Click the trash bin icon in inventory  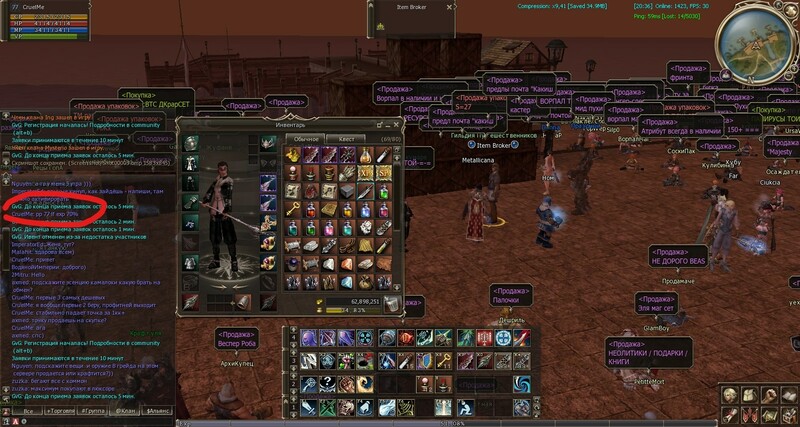coord(391,304)
